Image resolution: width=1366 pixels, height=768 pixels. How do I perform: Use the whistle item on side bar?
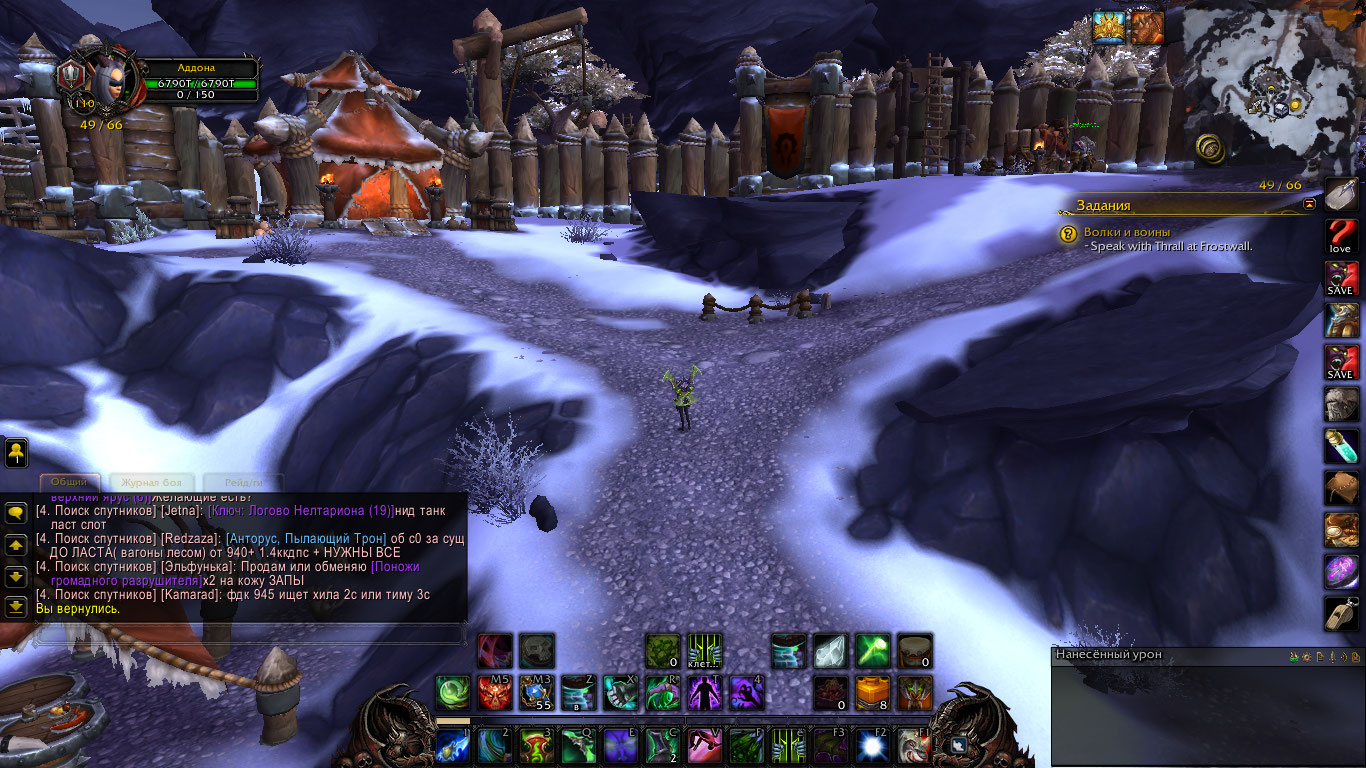1341,613
